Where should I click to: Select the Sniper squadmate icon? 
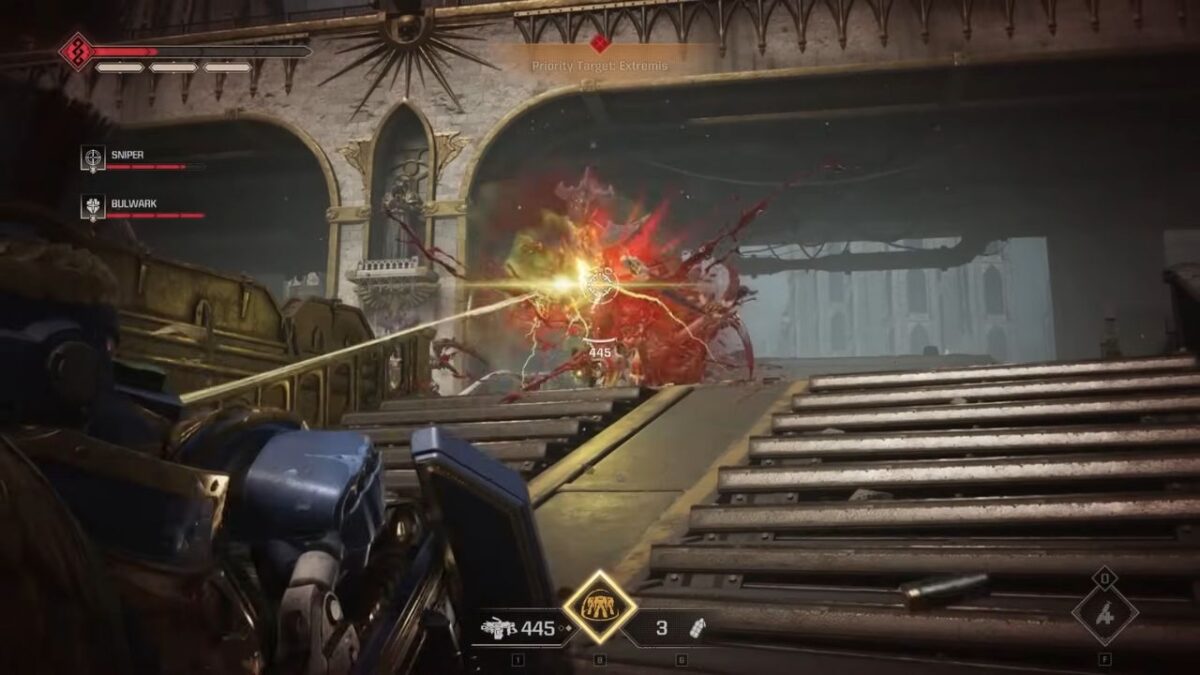pyautogui.click(x=93, y=158)
